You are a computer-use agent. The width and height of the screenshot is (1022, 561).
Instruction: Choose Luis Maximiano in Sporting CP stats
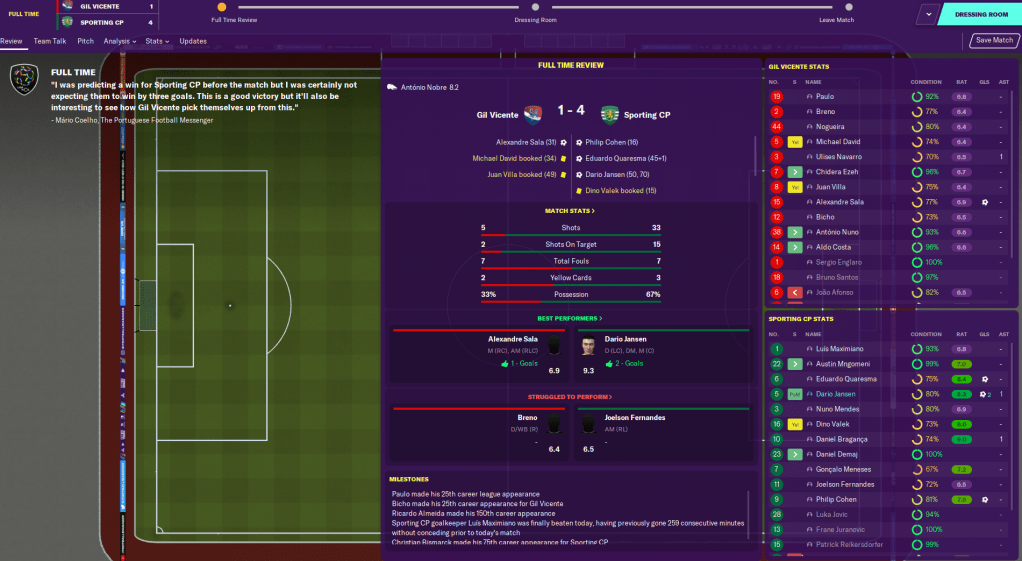838,349
